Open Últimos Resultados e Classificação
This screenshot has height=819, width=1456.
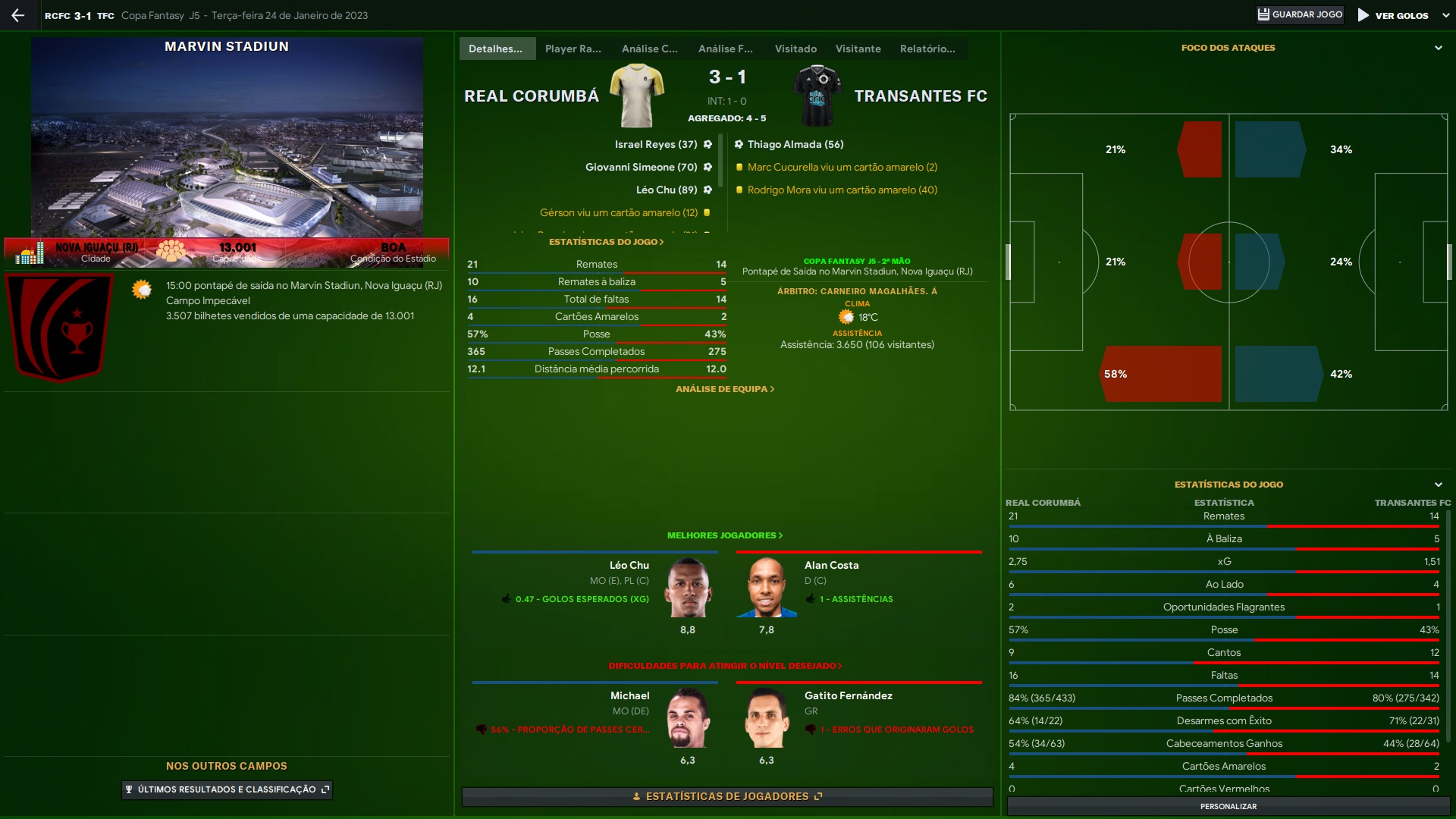click(x=227, y=789)
